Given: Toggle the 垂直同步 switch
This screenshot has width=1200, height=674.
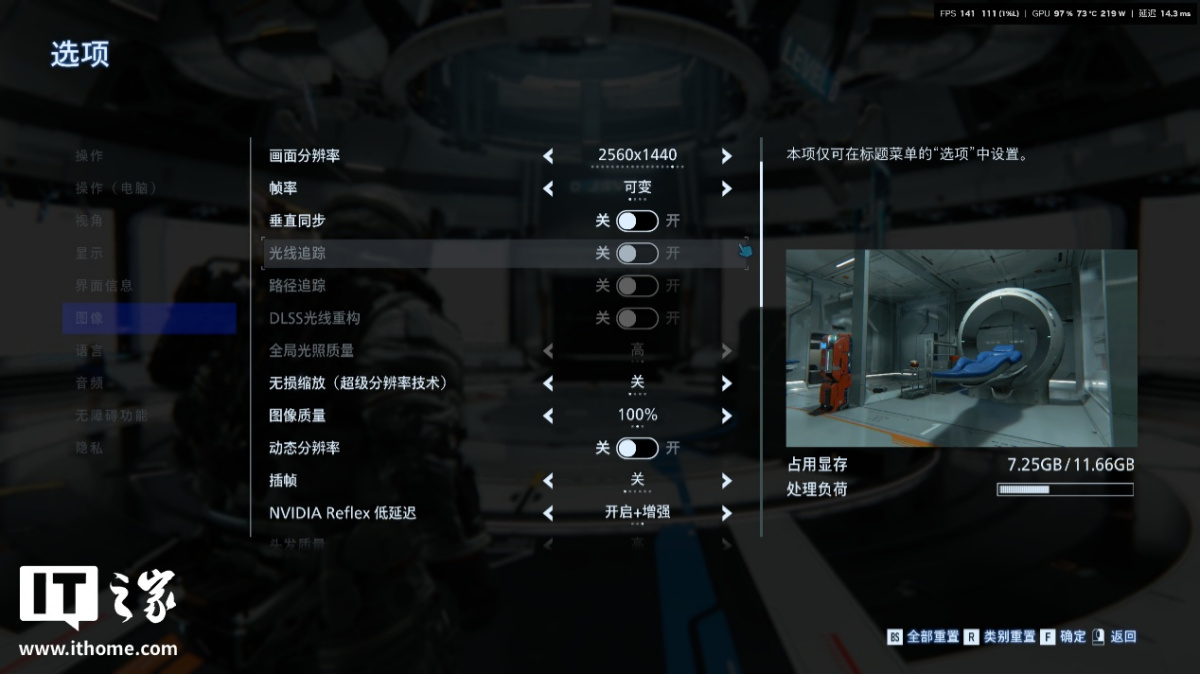Looking at the screenshot, I should pos(637,221).
